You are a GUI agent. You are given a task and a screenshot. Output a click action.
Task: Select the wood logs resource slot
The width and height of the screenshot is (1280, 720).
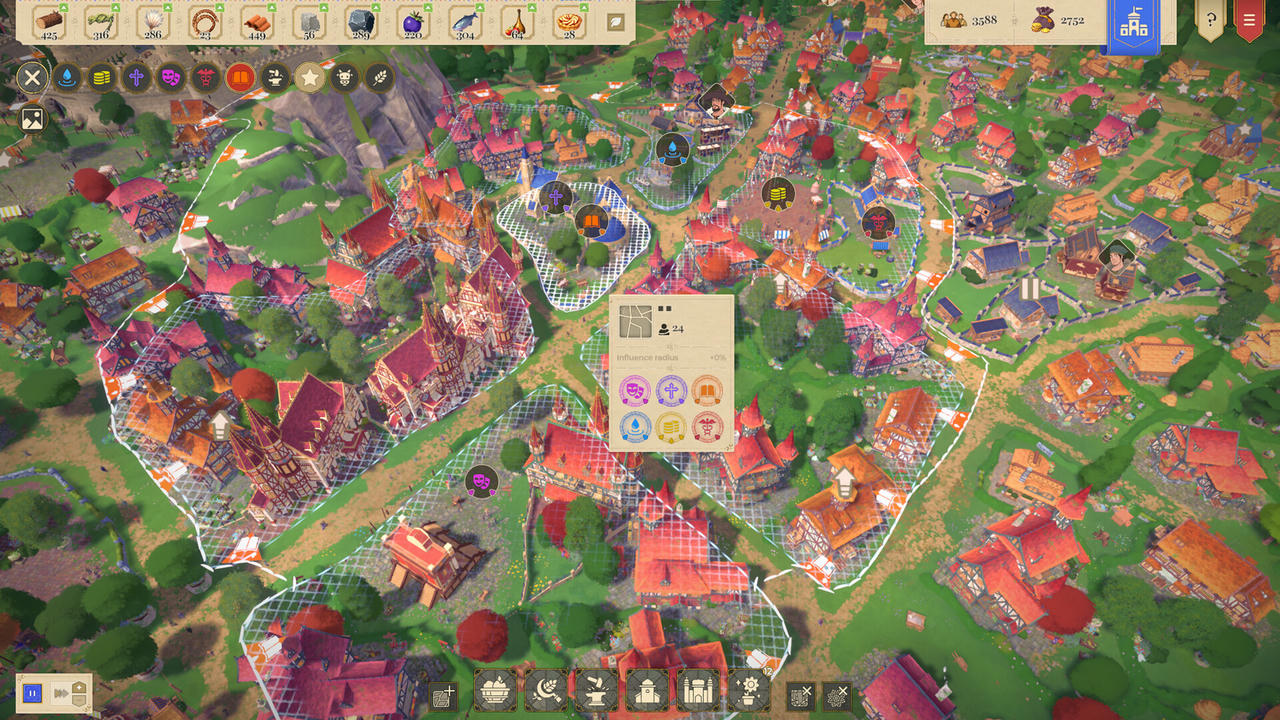pos(47,22)
